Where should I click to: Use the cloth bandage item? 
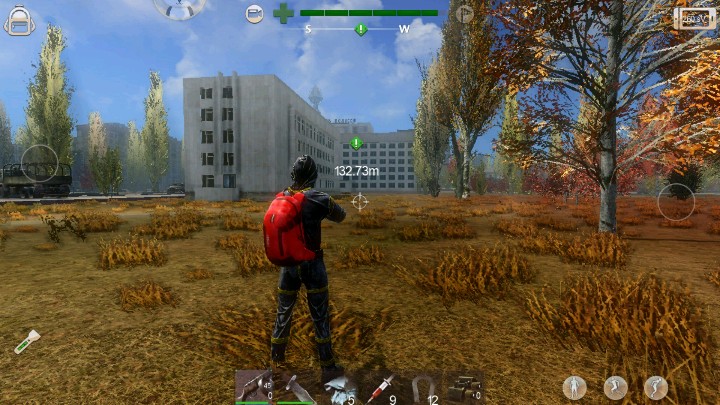(337, 387)
